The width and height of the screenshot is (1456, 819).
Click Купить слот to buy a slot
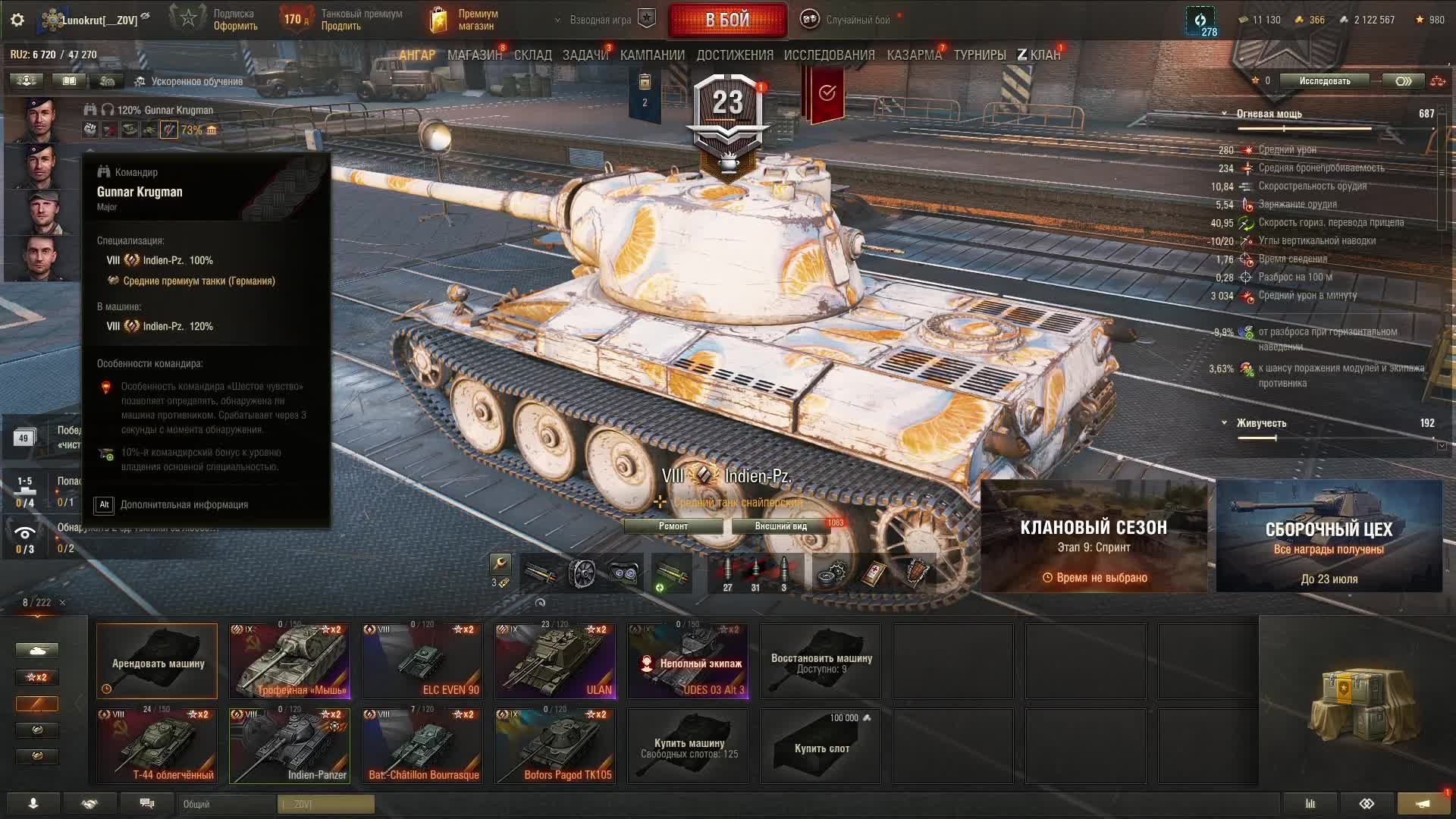pyautogui.click(x=821, y=747)
